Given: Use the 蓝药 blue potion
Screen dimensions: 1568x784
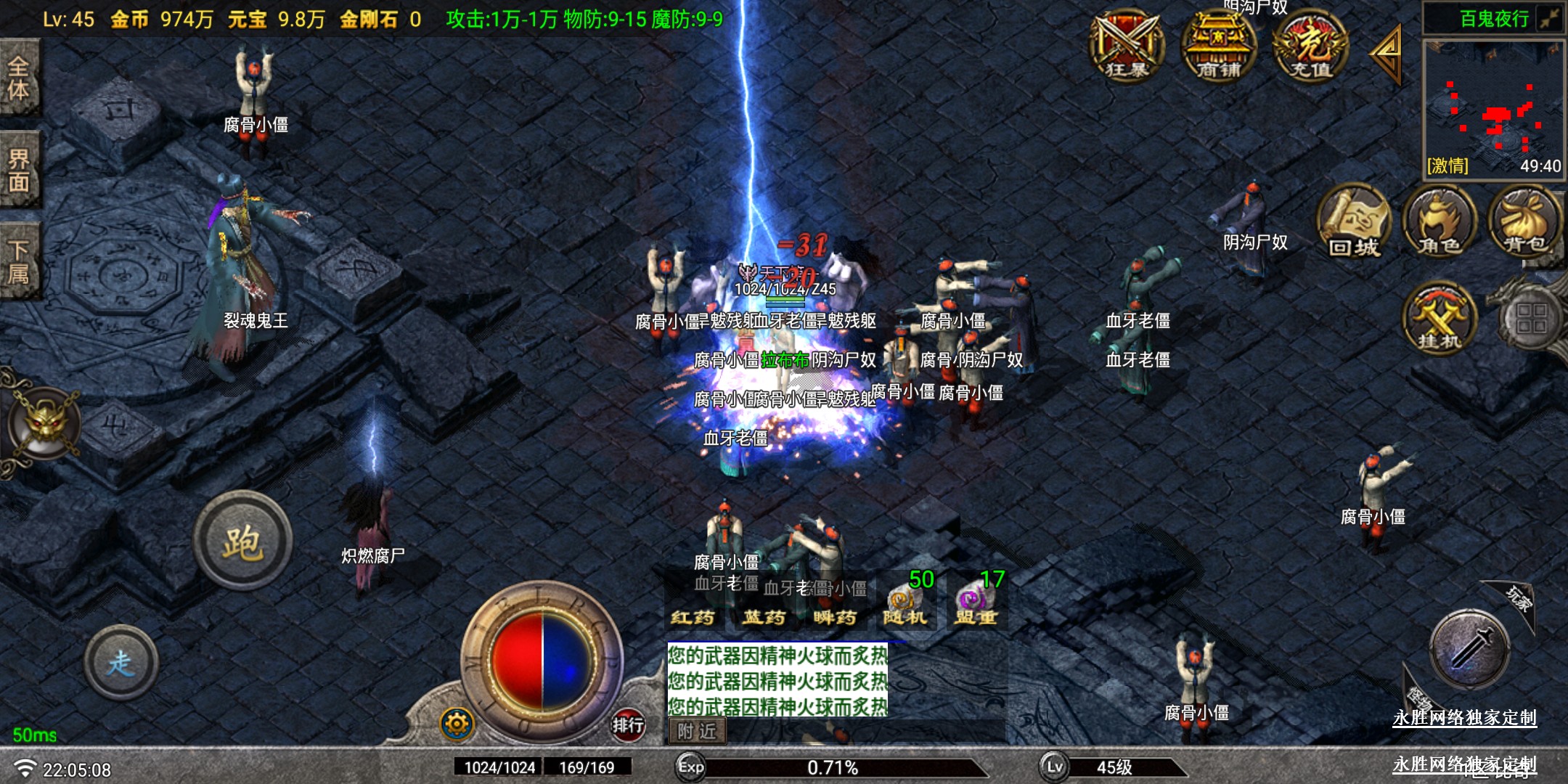Looking at the screenshot, I should 764,616.
